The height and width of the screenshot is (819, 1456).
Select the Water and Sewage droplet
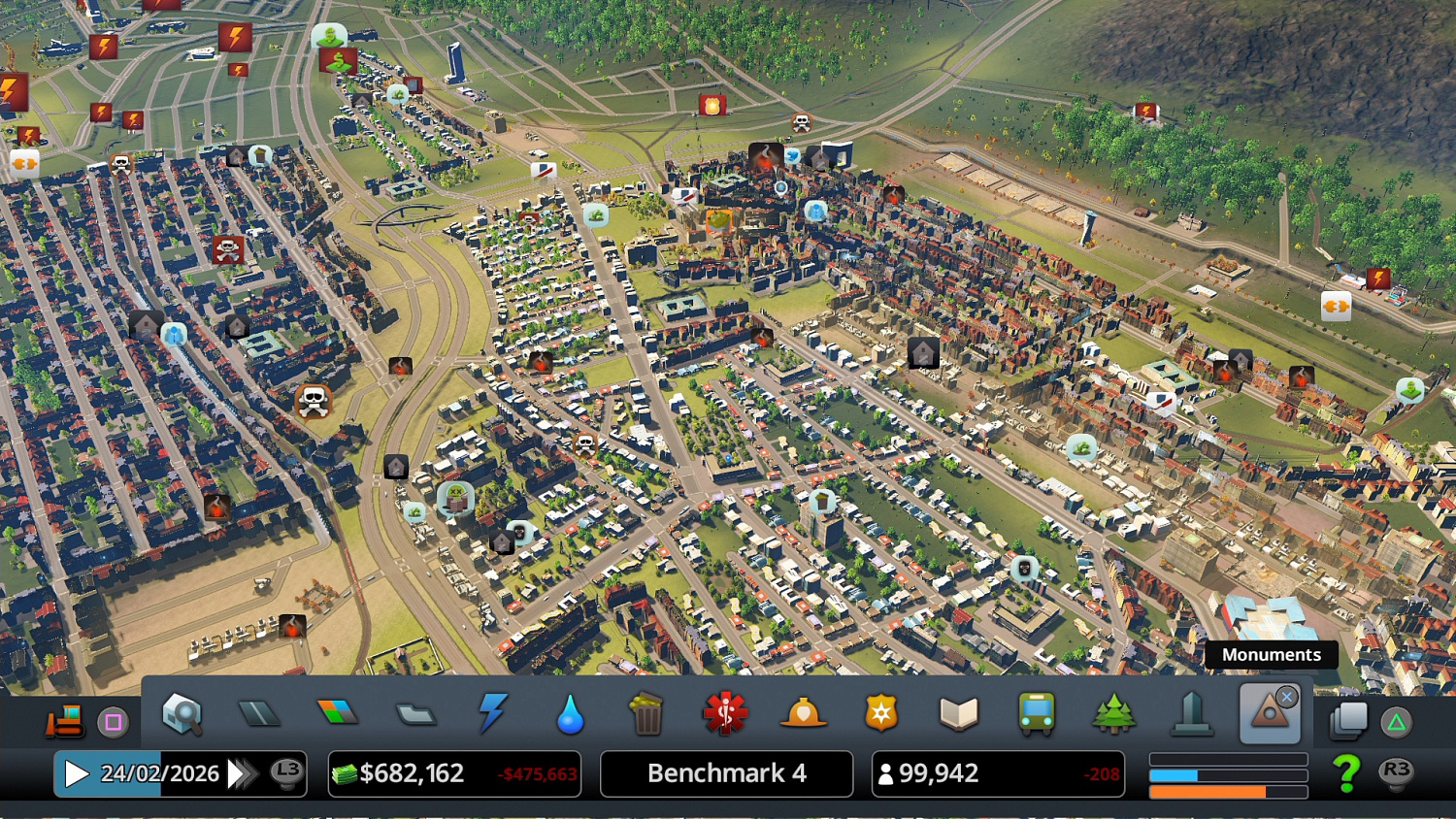(x=571, y=715)
